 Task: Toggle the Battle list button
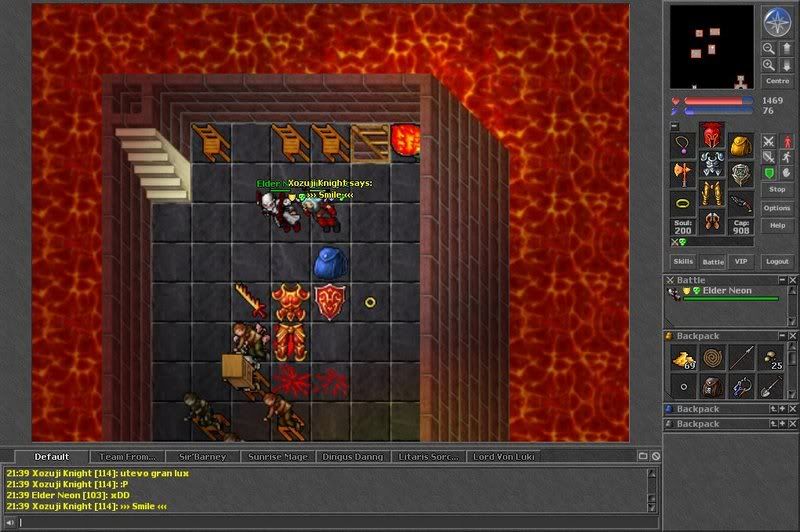[x=712, y=261]
